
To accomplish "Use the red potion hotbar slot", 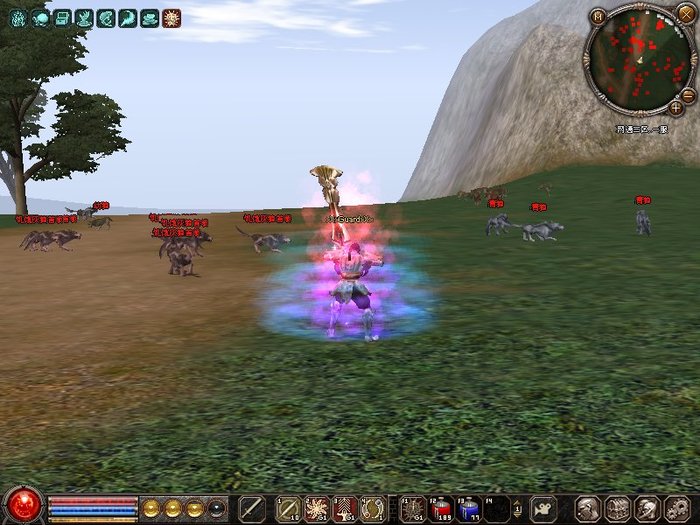I will point(441,507).
